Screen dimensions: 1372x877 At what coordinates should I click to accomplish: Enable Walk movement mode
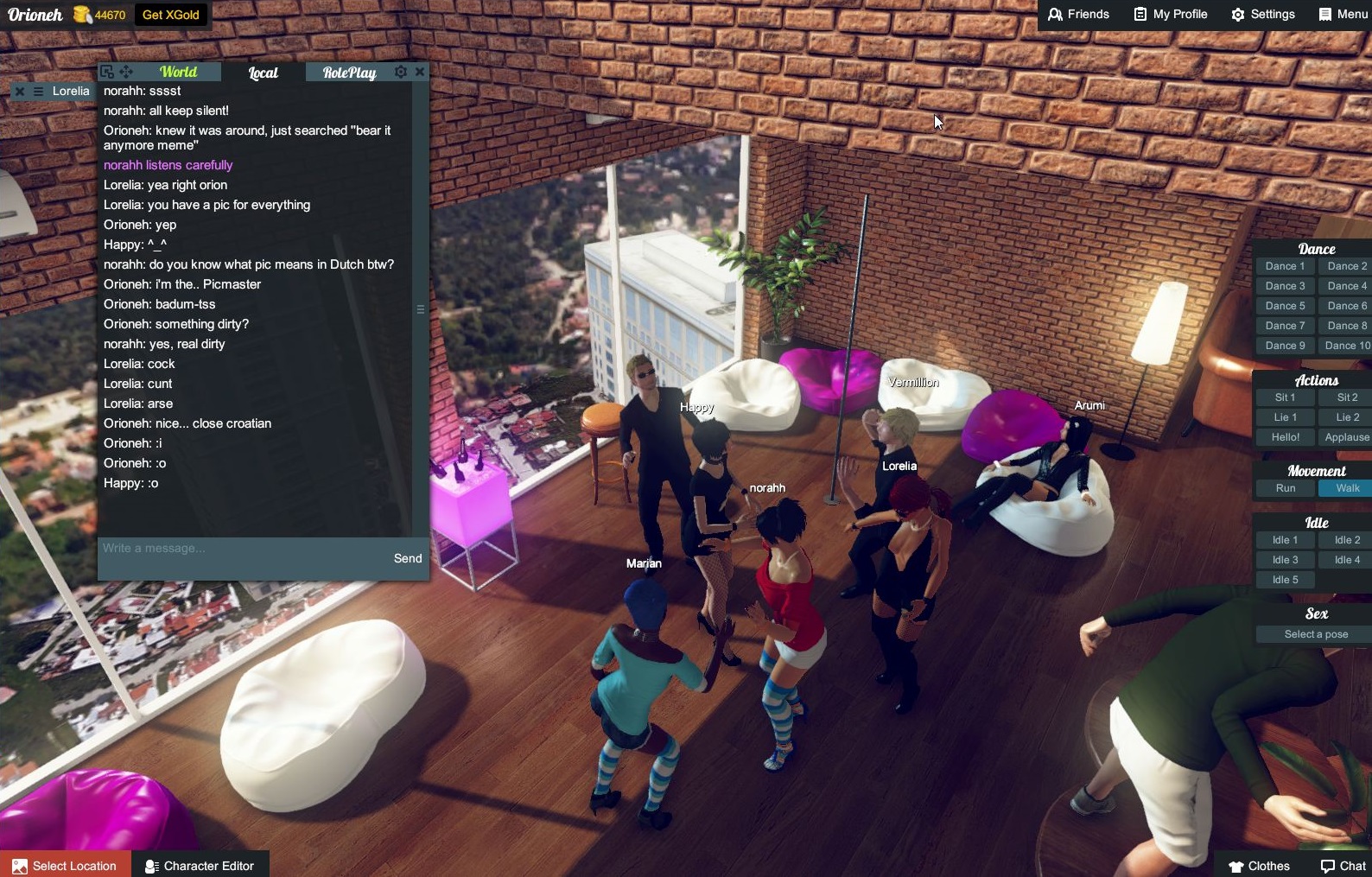click(1344, 487)
